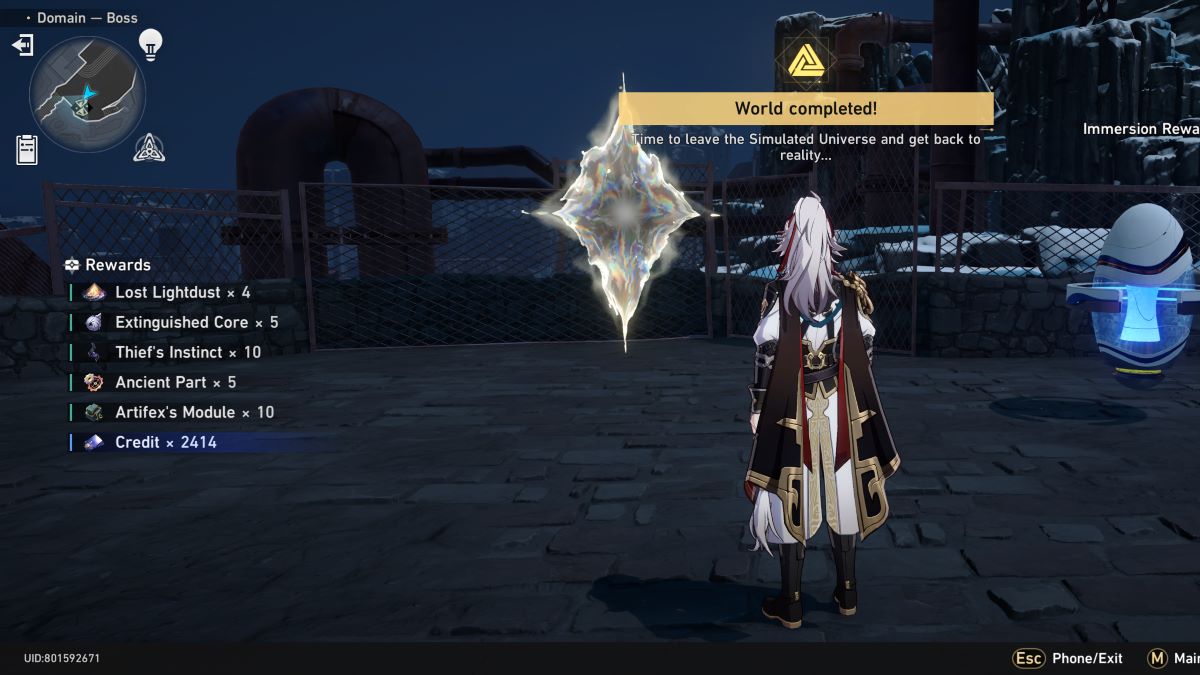The image size is (1200, 675).
Task: Select the Credit reward row
Action: click(165, 442)
